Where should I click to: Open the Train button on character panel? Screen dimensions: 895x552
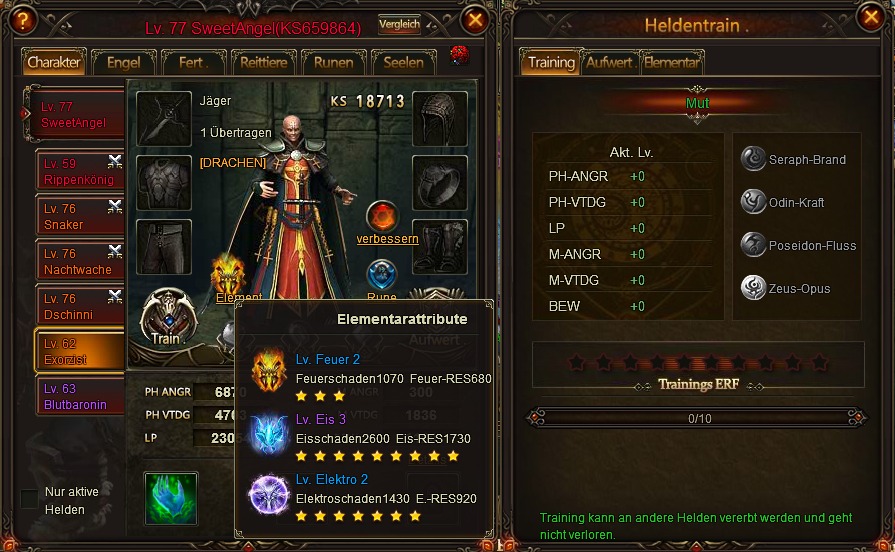(x=166, y=320)
